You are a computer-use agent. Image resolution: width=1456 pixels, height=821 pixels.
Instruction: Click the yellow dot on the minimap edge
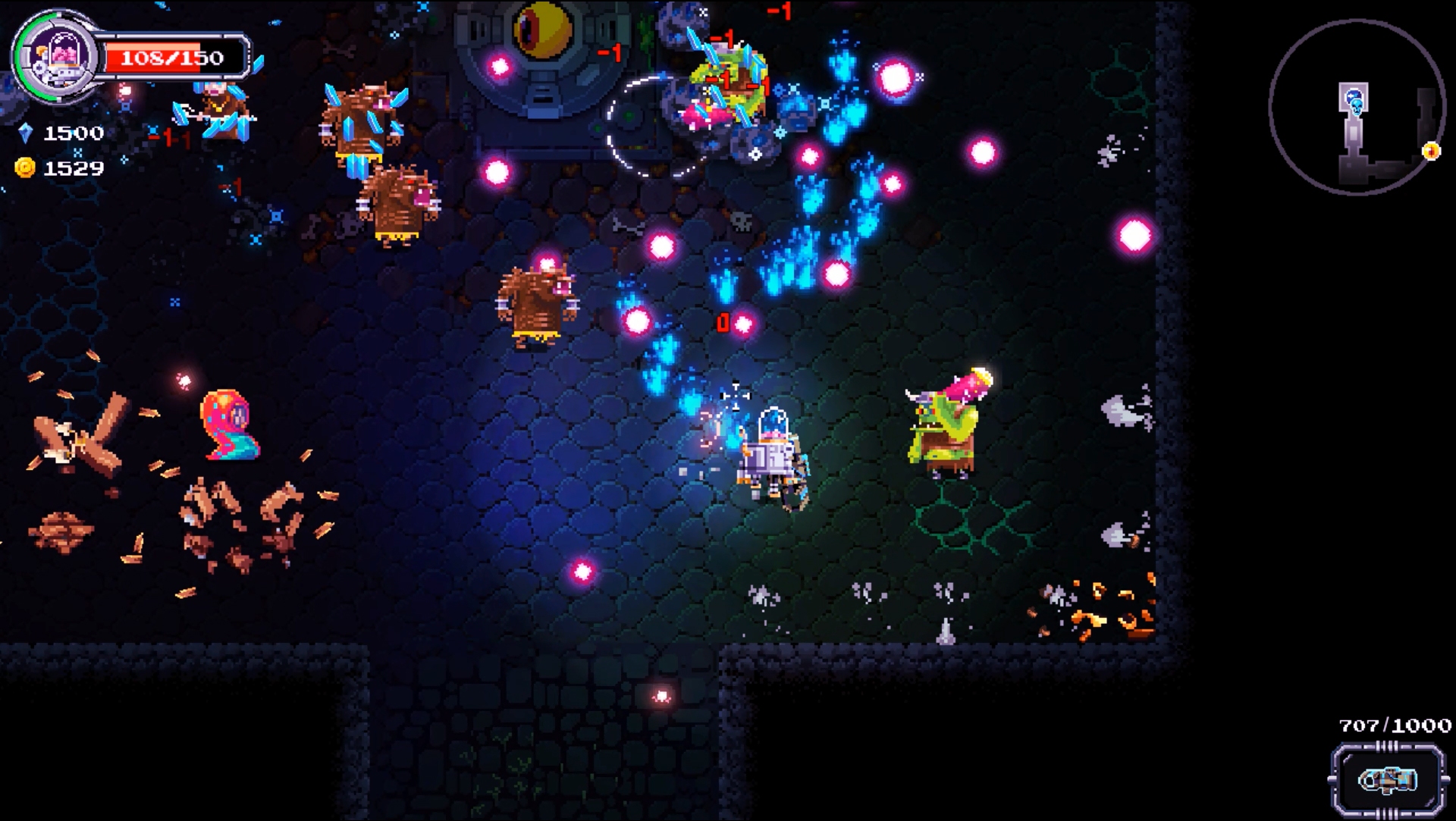point(1431,151)
